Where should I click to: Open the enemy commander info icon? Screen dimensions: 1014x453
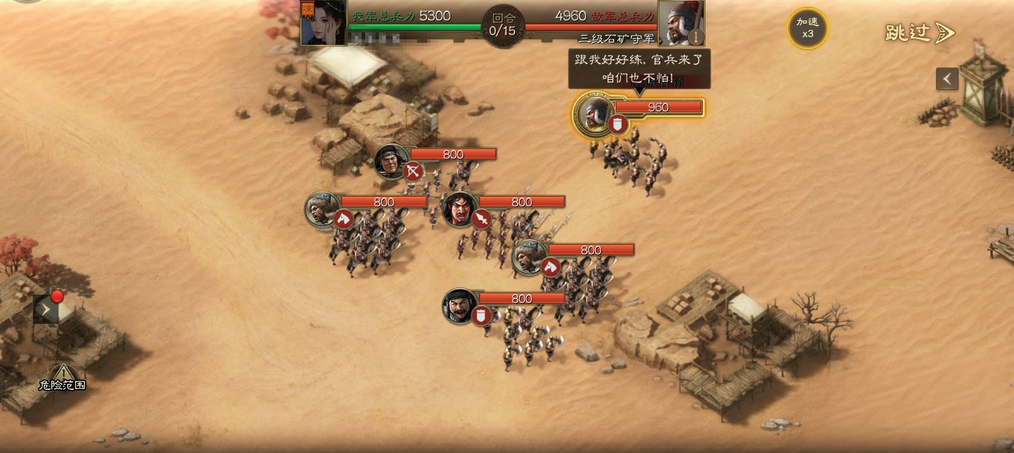(x=696, y=37)
